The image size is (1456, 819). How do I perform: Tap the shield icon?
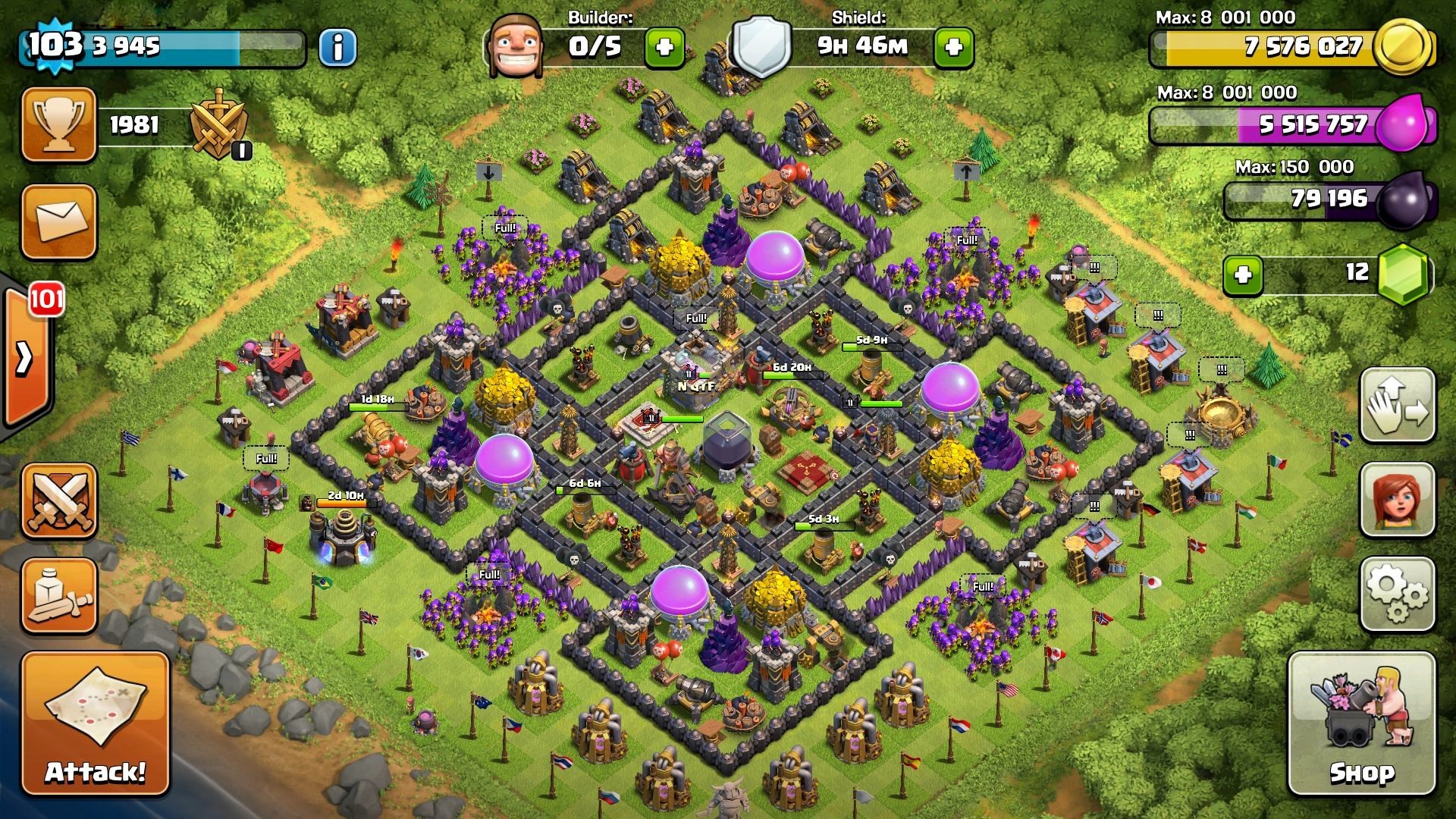click(x=762, y=47)
